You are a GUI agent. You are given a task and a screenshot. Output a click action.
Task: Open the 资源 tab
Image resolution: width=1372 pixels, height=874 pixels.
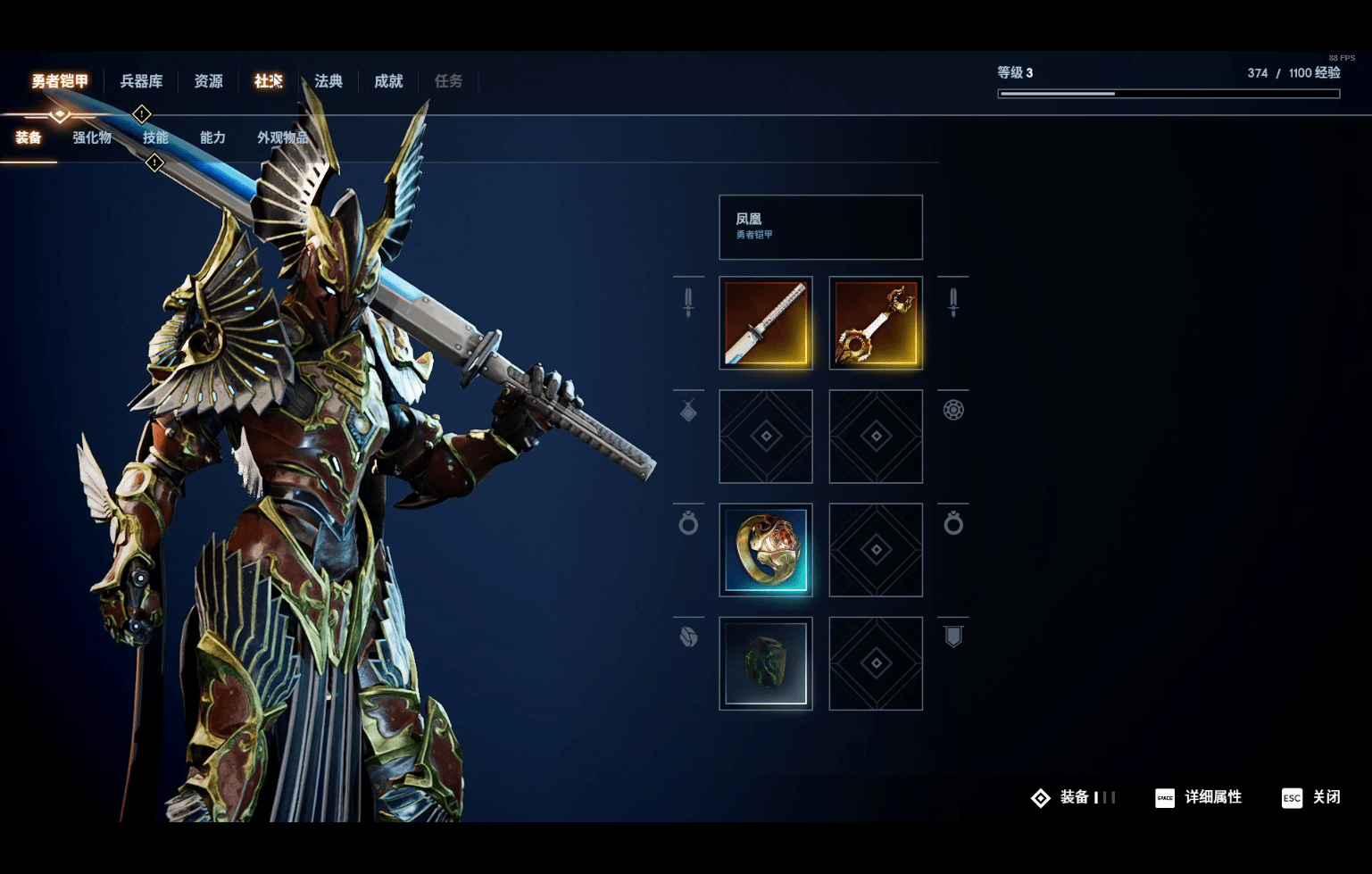point(208,81)
